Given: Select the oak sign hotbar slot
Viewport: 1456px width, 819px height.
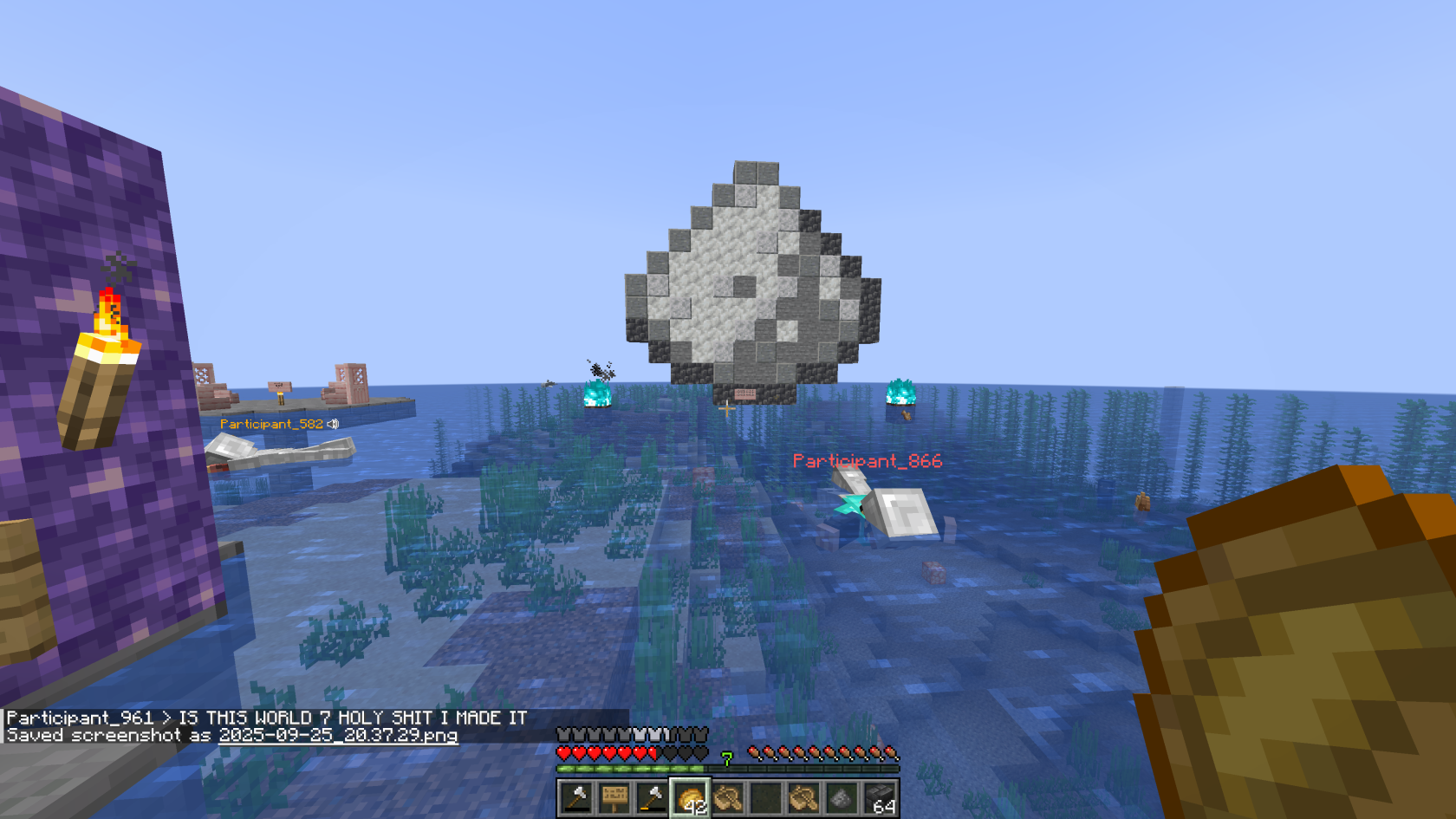Looking at the screenshot, I should [x=614, y=797].
